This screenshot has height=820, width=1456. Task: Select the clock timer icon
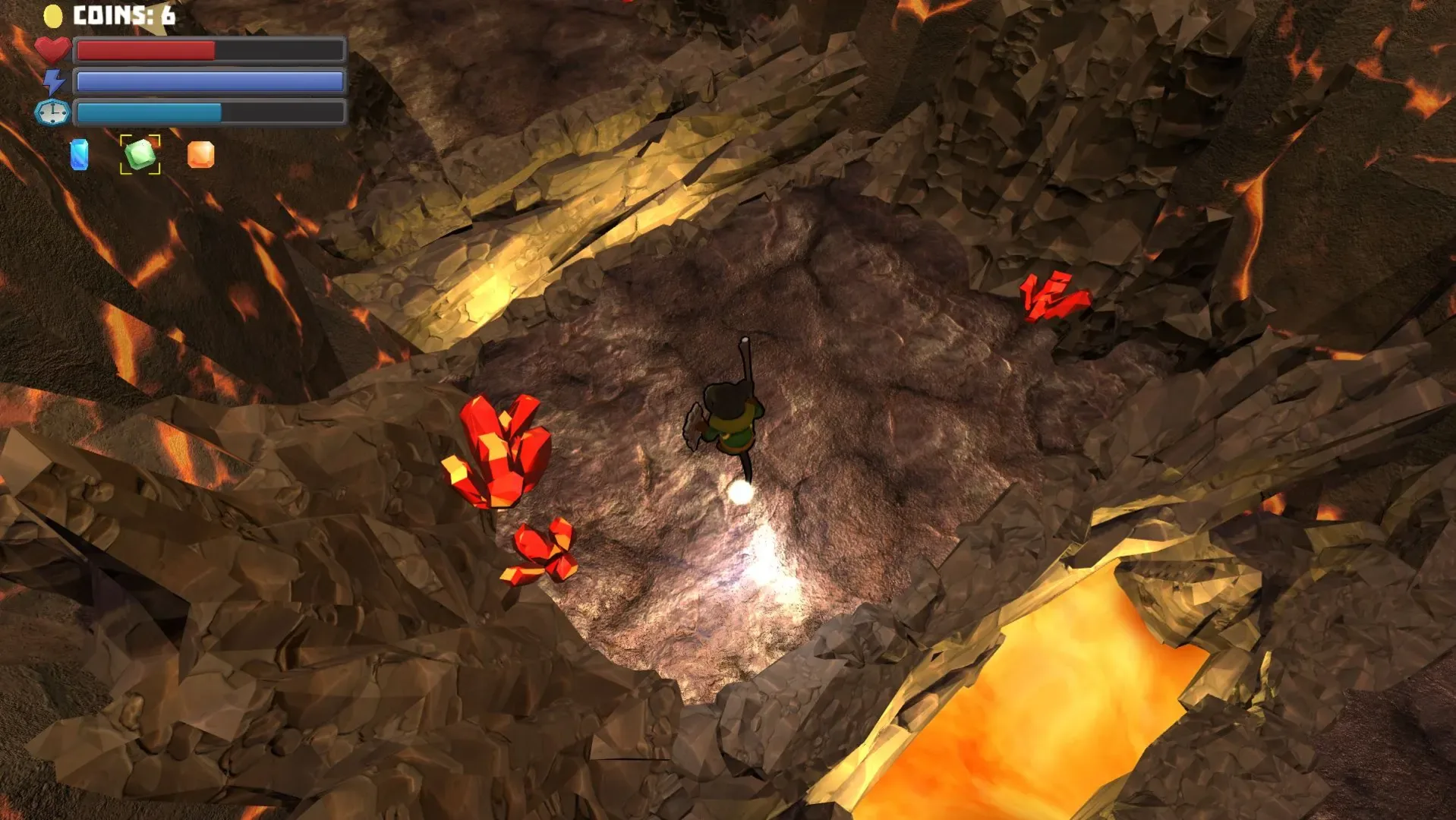(x=51, y=112)
